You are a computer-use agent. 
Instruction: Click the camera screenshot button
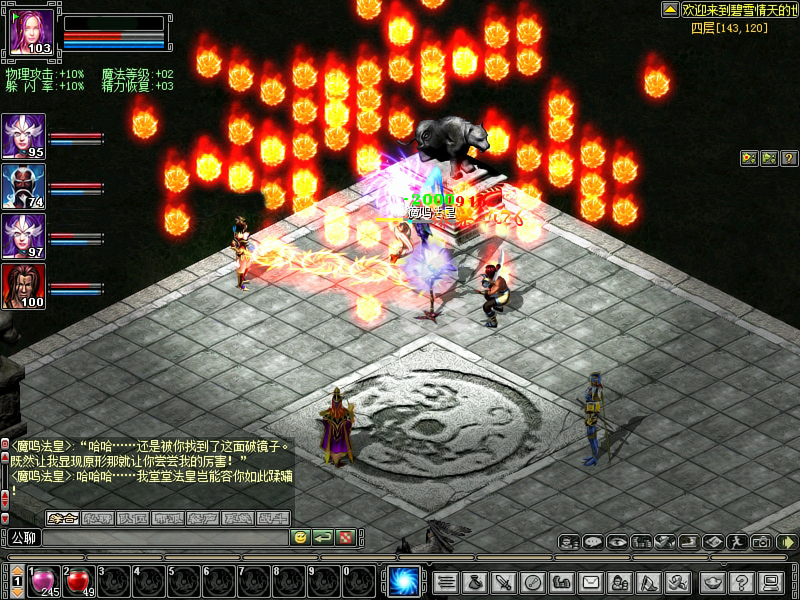pyautogui.click(x=762, y=542)
